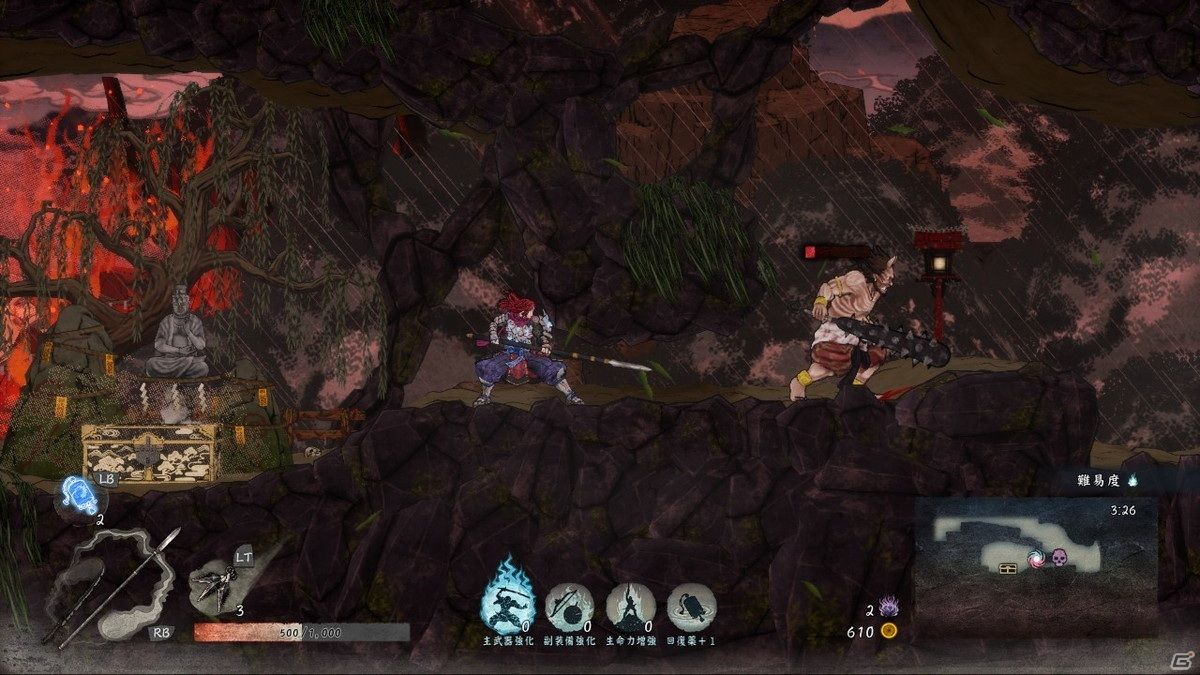Viewport: 1200px width, 675px height.
Task: Click the 難易度 difficulty flame indicator
Action: click(x=1133, y=481)
